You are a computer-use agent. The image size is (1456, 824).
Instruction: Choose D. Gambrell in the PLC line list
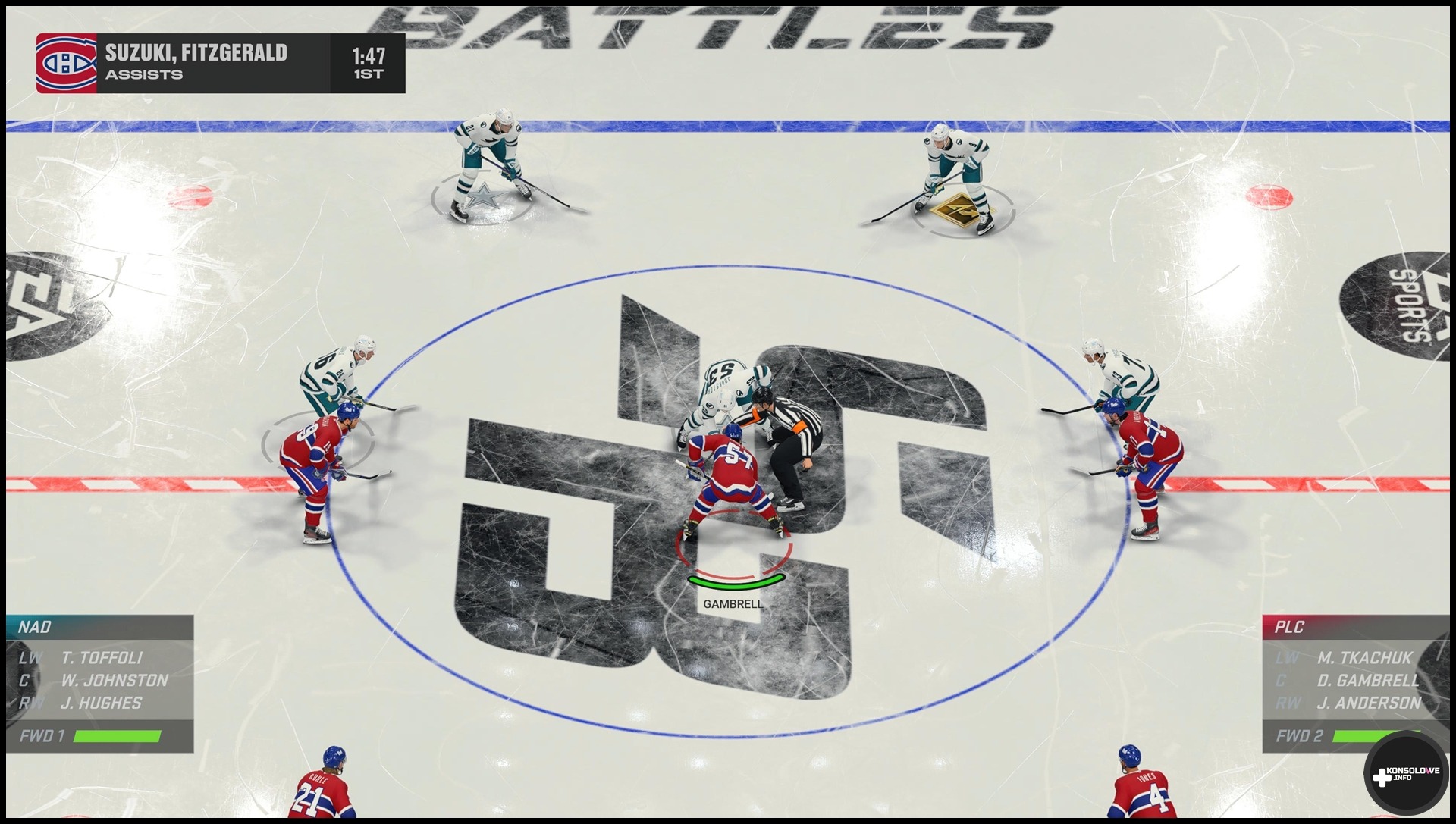coord(1368,681)
